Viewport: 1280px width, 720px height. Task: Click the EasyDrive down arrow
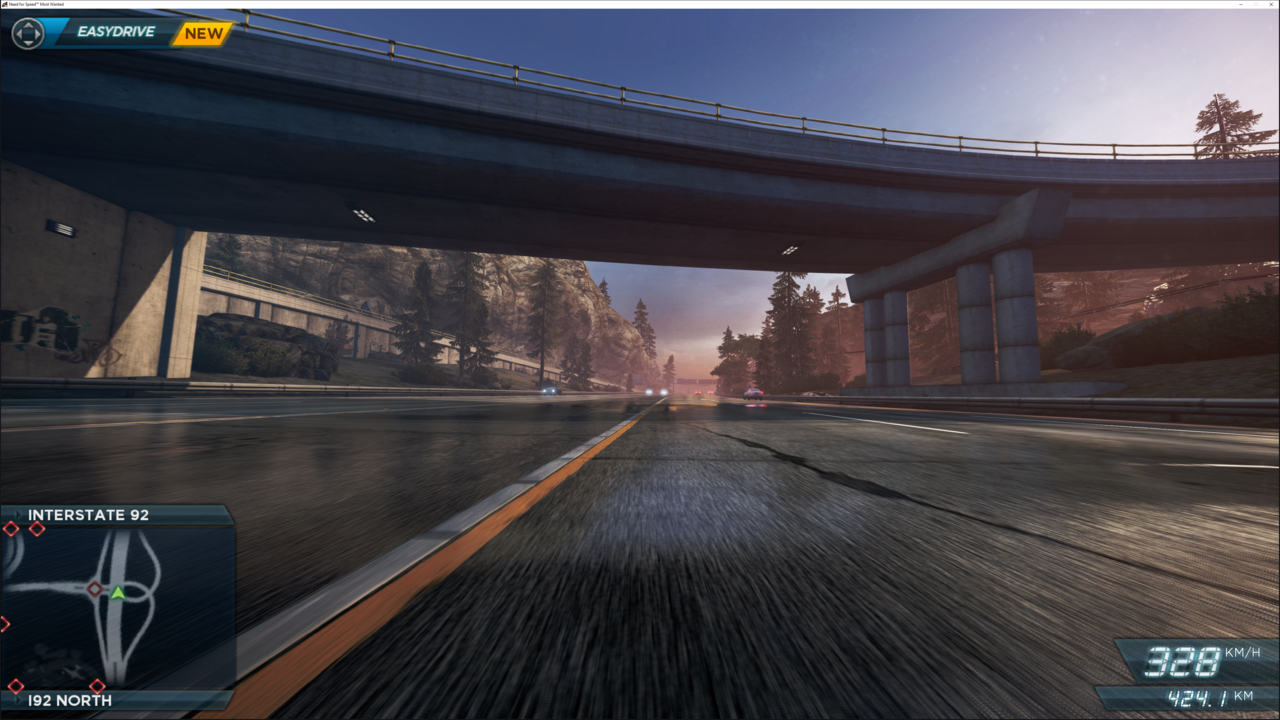pos(28,42)
